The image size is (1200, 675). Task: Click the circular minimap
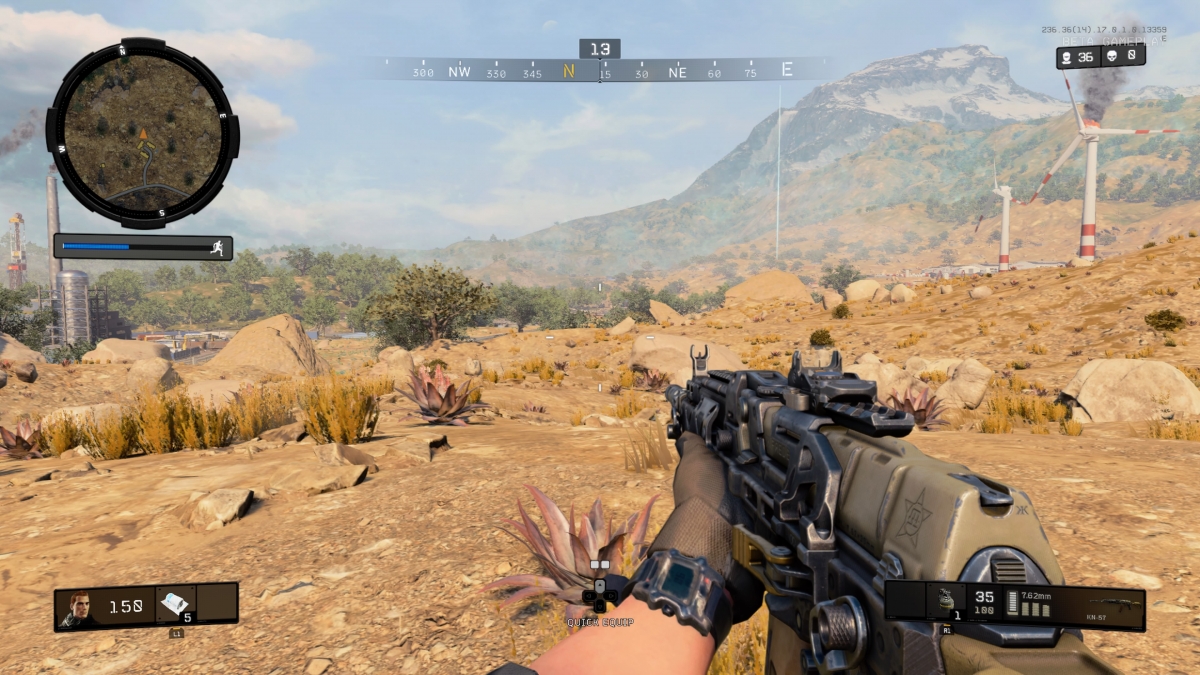(142, 133)
